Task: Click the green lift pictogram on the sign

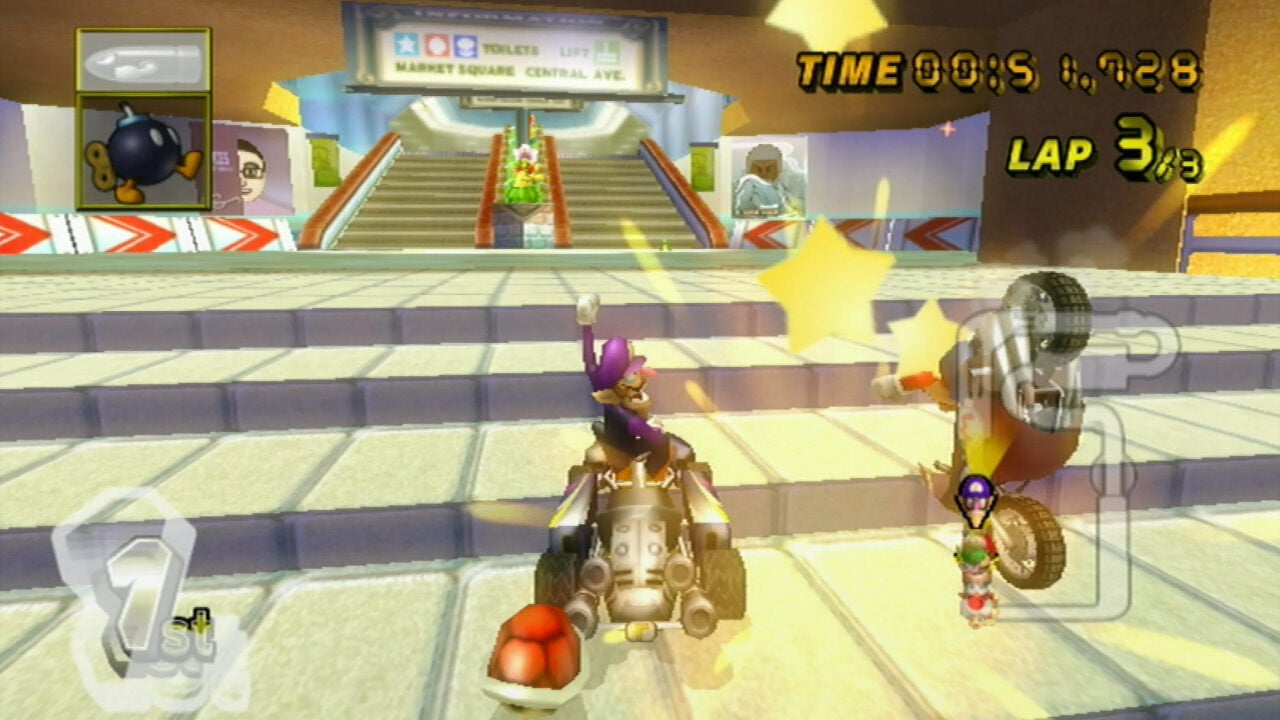Action: (607, 50)
